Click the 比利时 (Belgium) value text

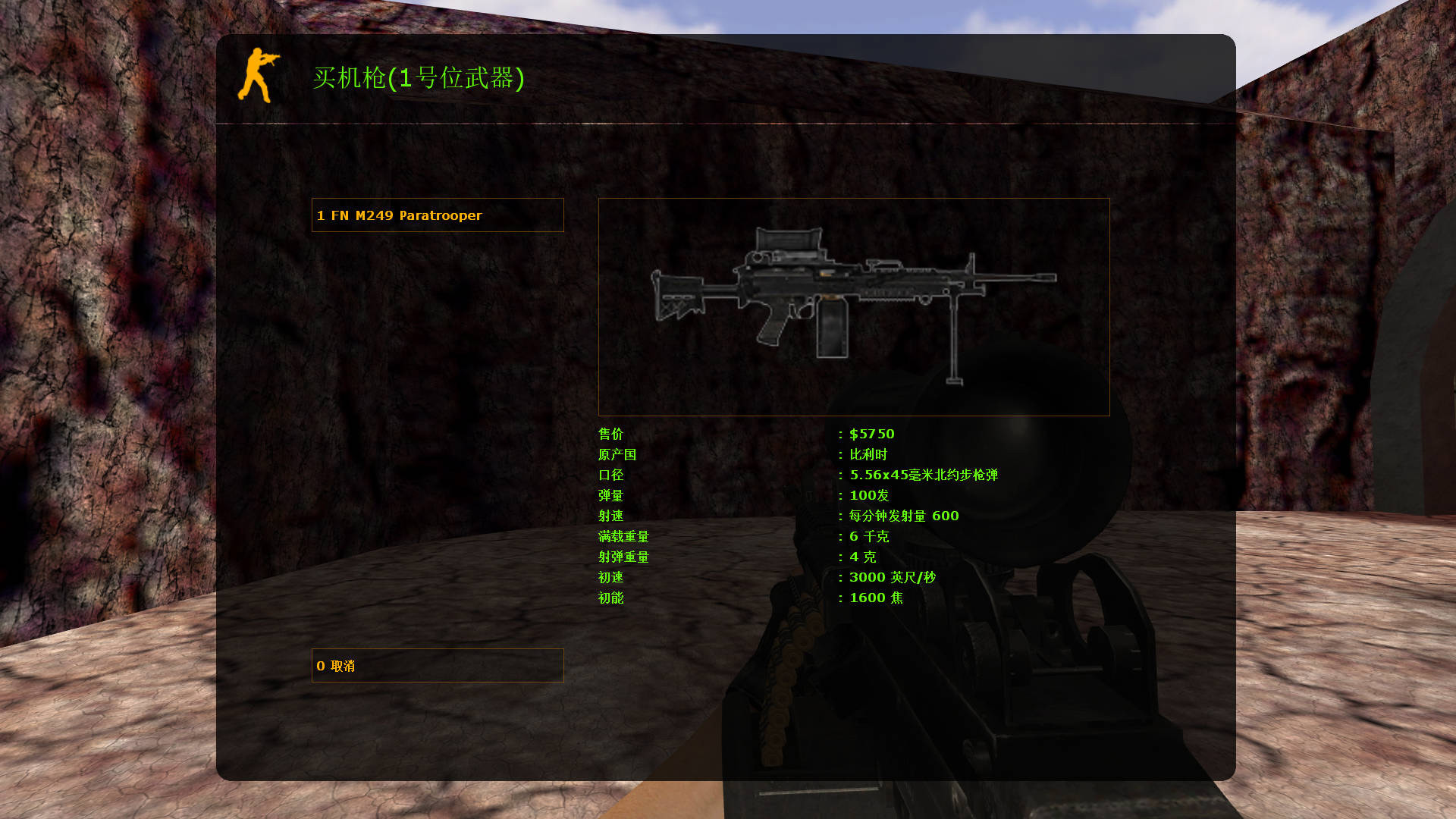[868, 454]
